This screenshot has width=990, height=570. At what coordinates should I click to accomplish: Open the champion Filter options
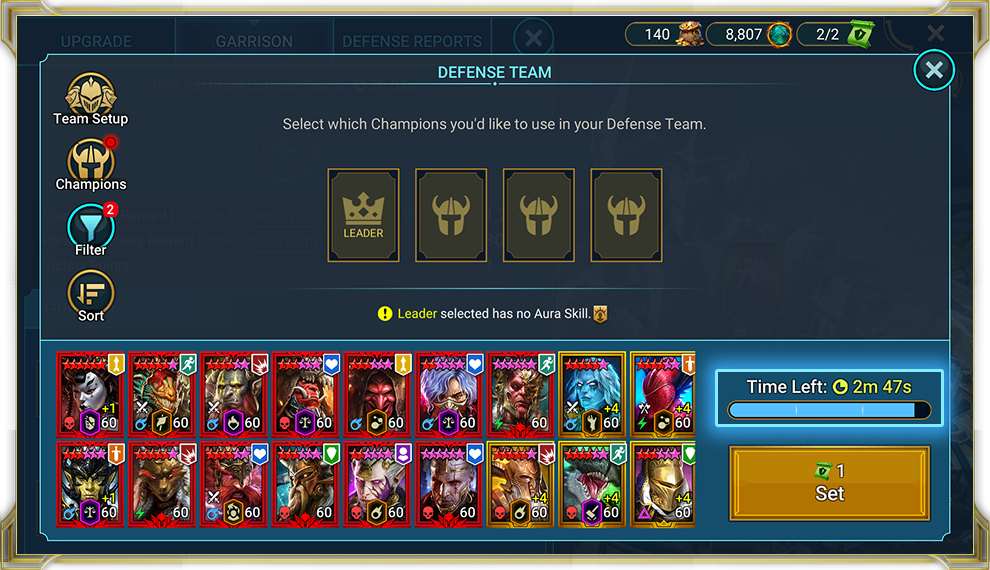pos(90,229)
